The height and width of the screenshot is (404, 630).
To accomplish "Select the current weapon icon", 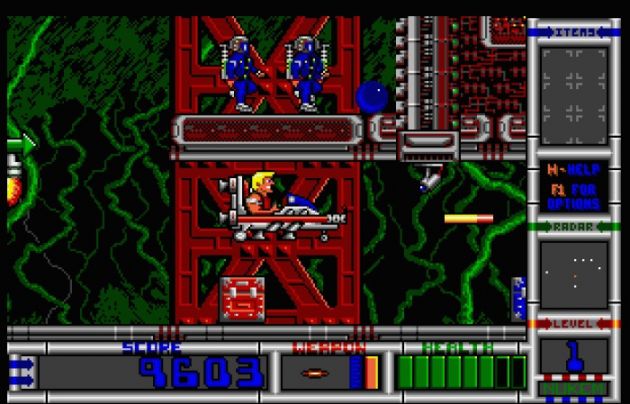I will 313,373.
